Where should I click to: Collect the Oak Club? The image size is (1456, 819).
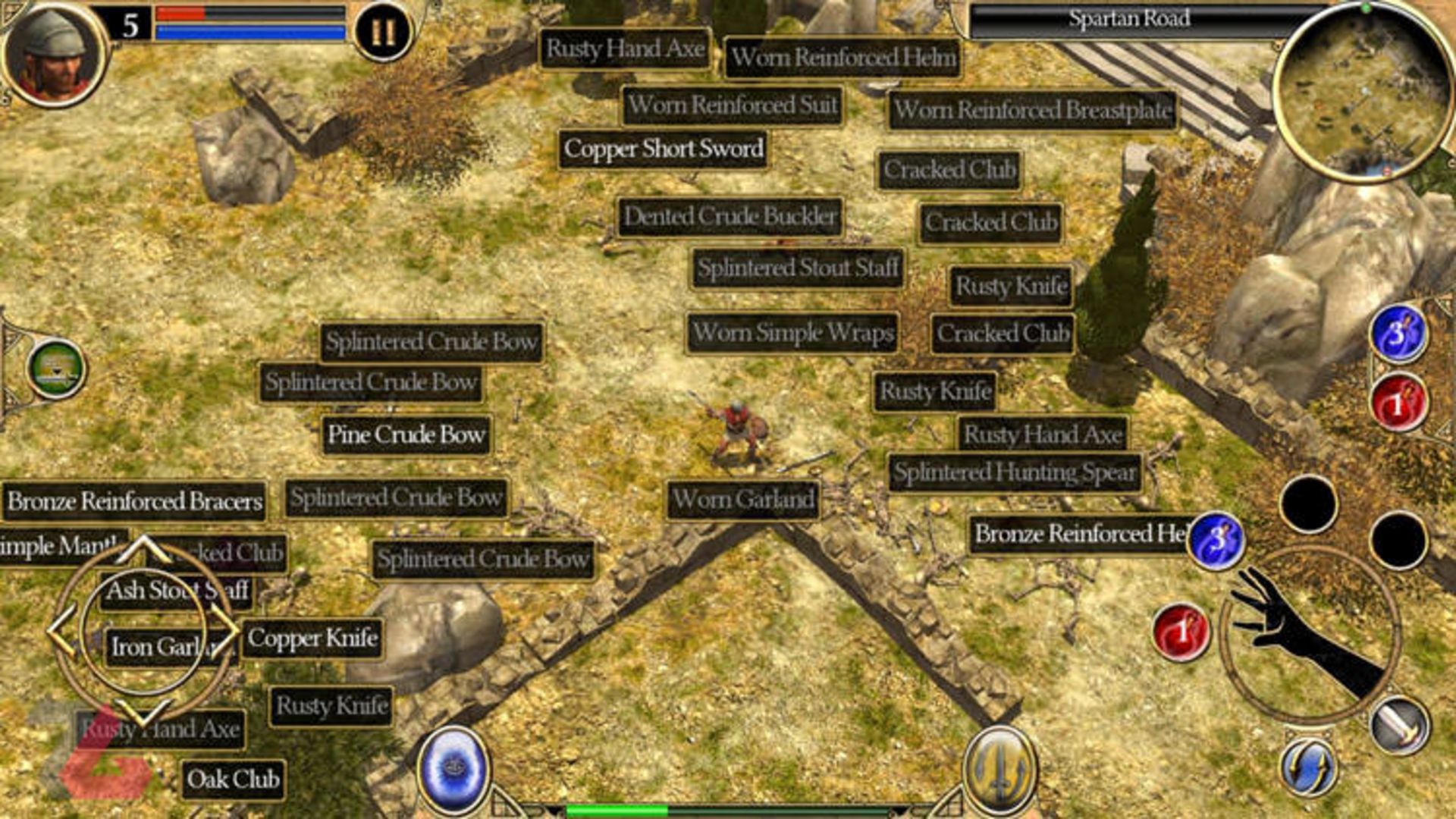[x=234, y=780]
